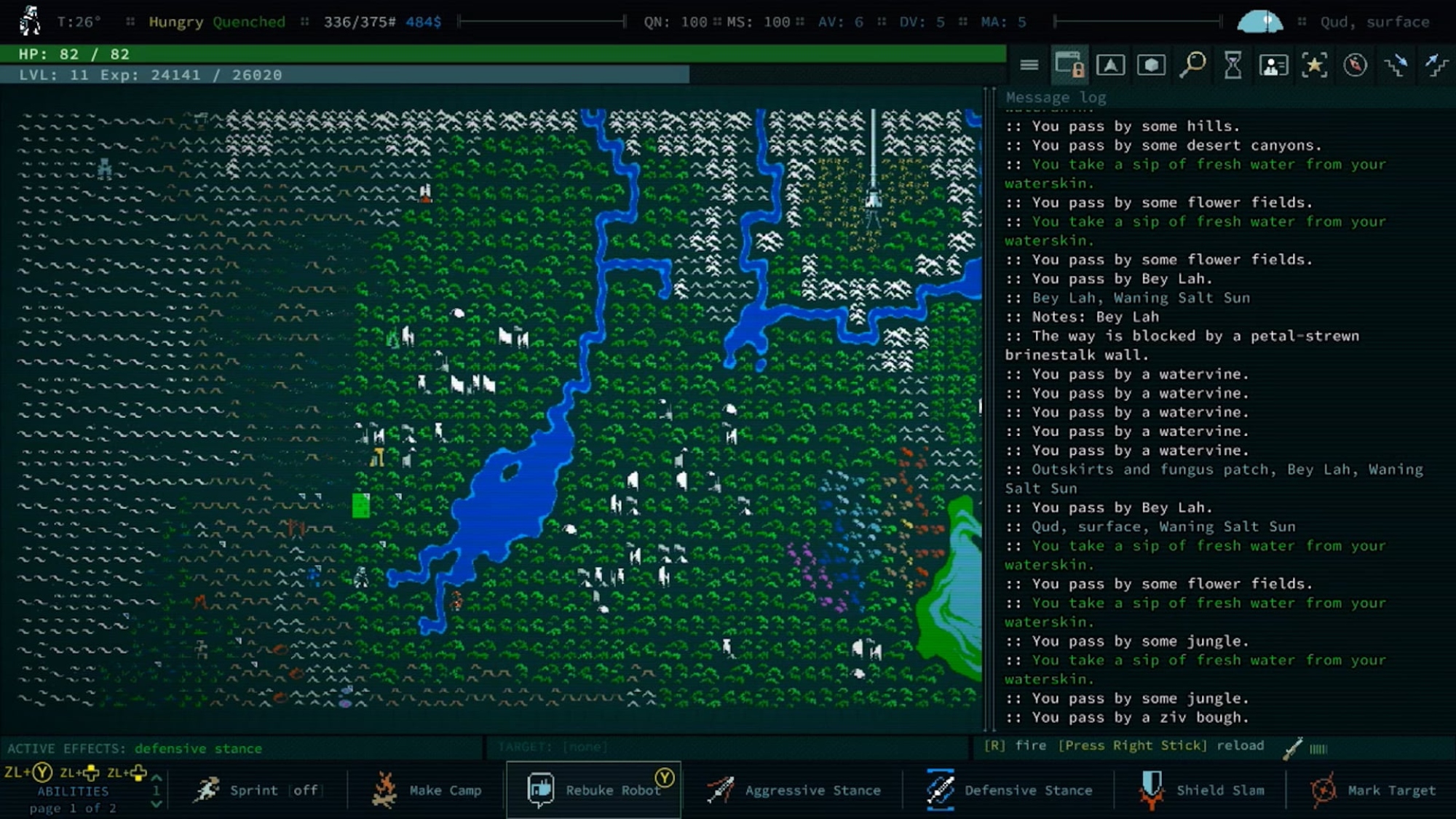Click the compass icon

tap(1355, 66)
